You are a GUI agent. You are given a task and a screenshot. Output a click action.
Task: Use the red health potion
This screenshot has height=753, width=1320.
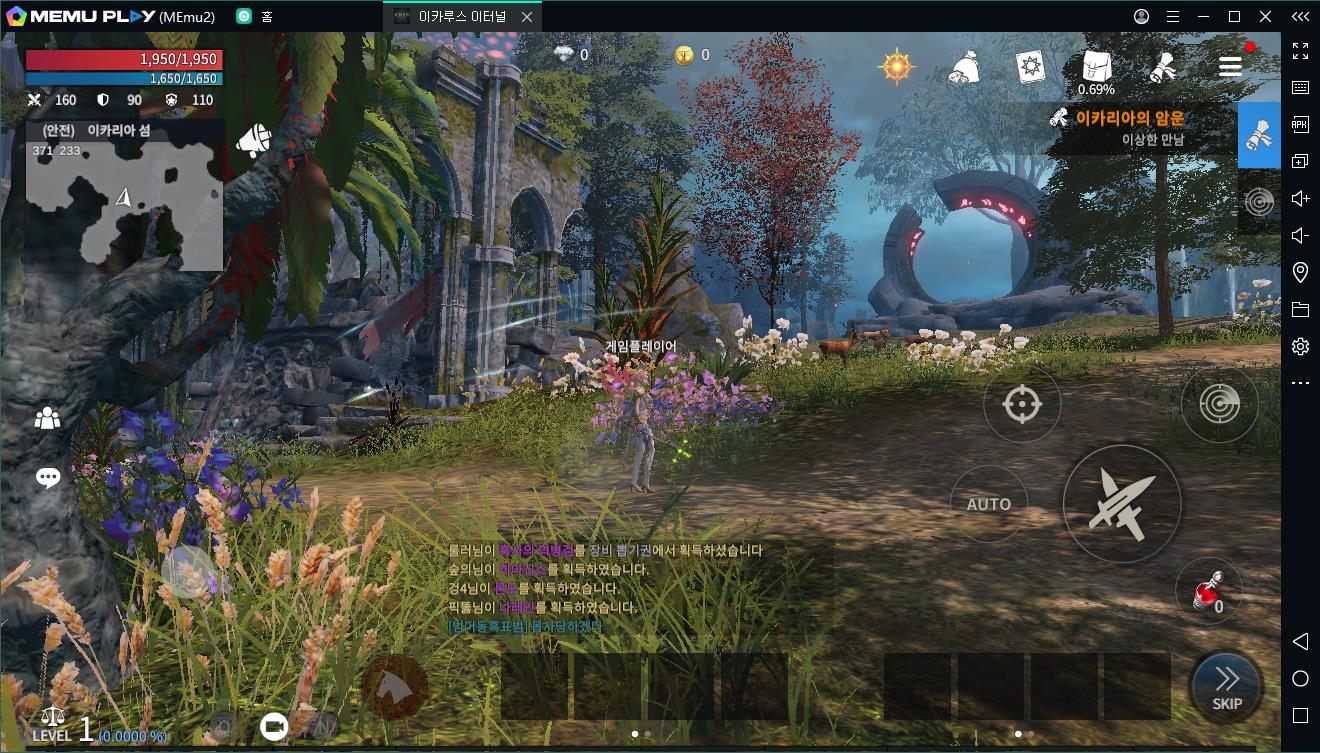[x=1207, y=591]
